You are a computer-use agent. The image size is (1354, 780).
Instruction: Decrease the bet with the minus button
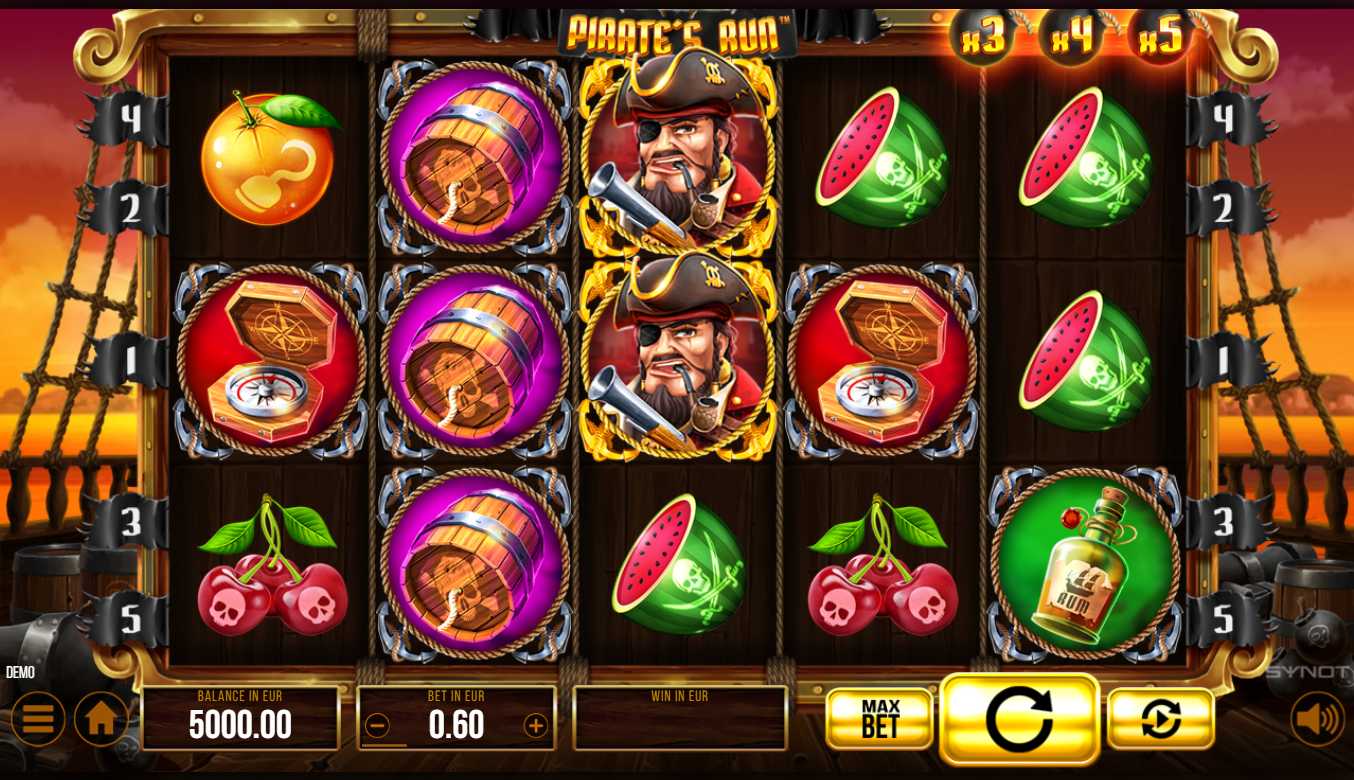click(377, 726)
